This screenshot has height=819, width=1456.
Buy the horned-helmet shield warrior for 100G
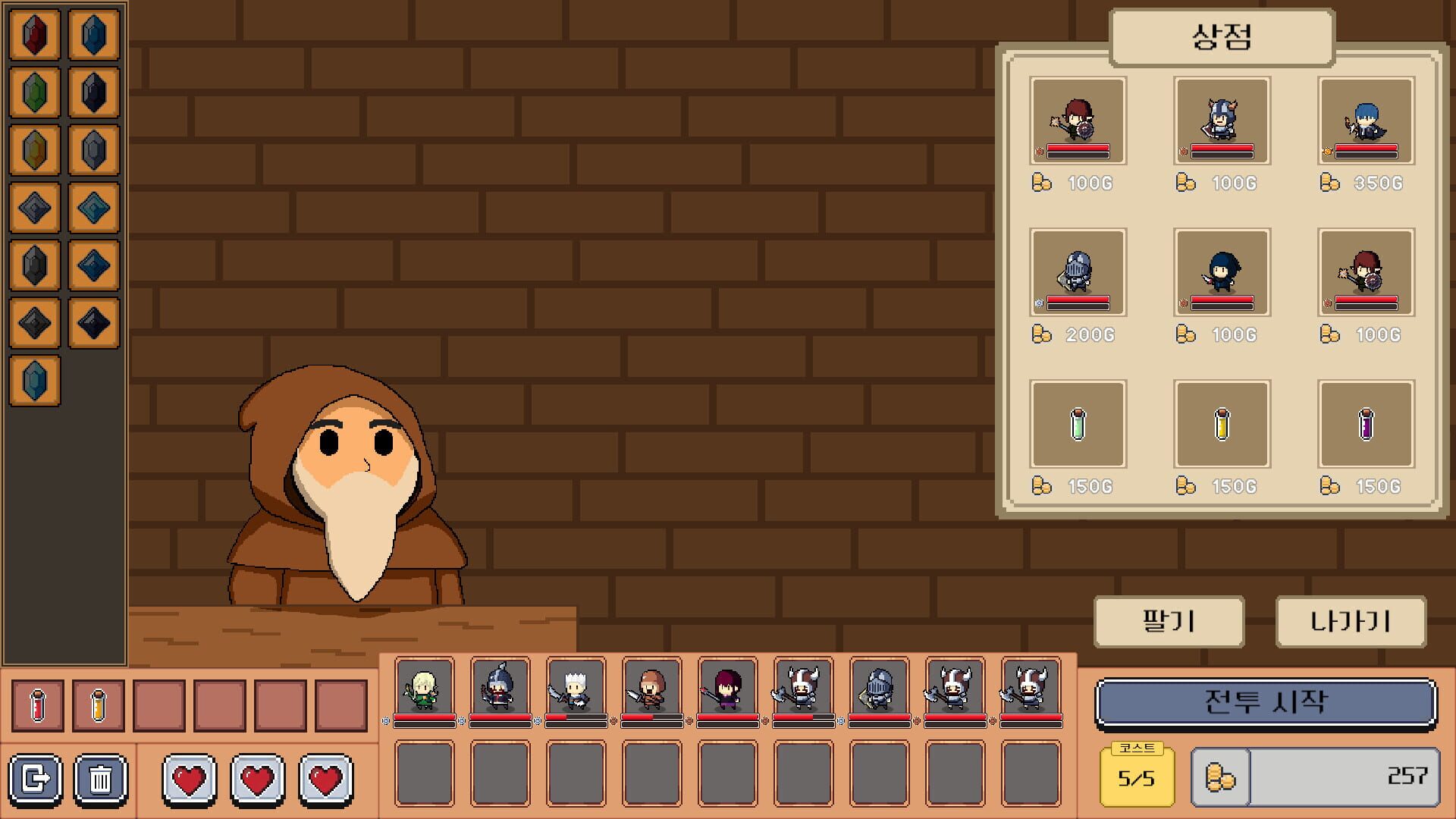click(x=1221, y=121)
